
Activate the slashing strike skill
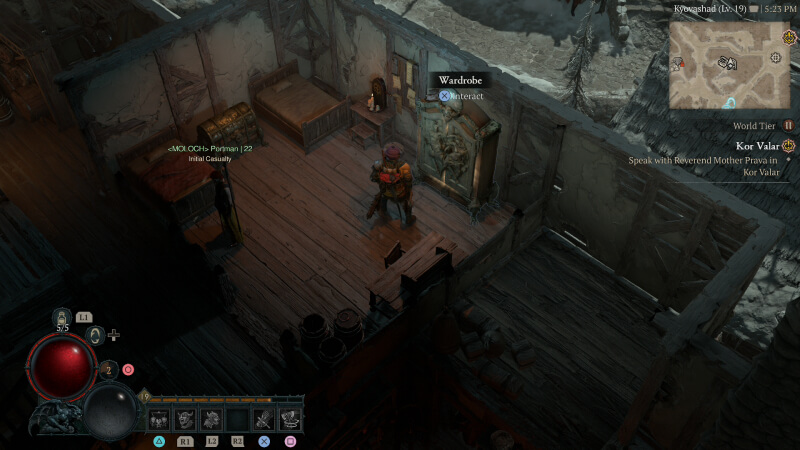click(264, 419)
